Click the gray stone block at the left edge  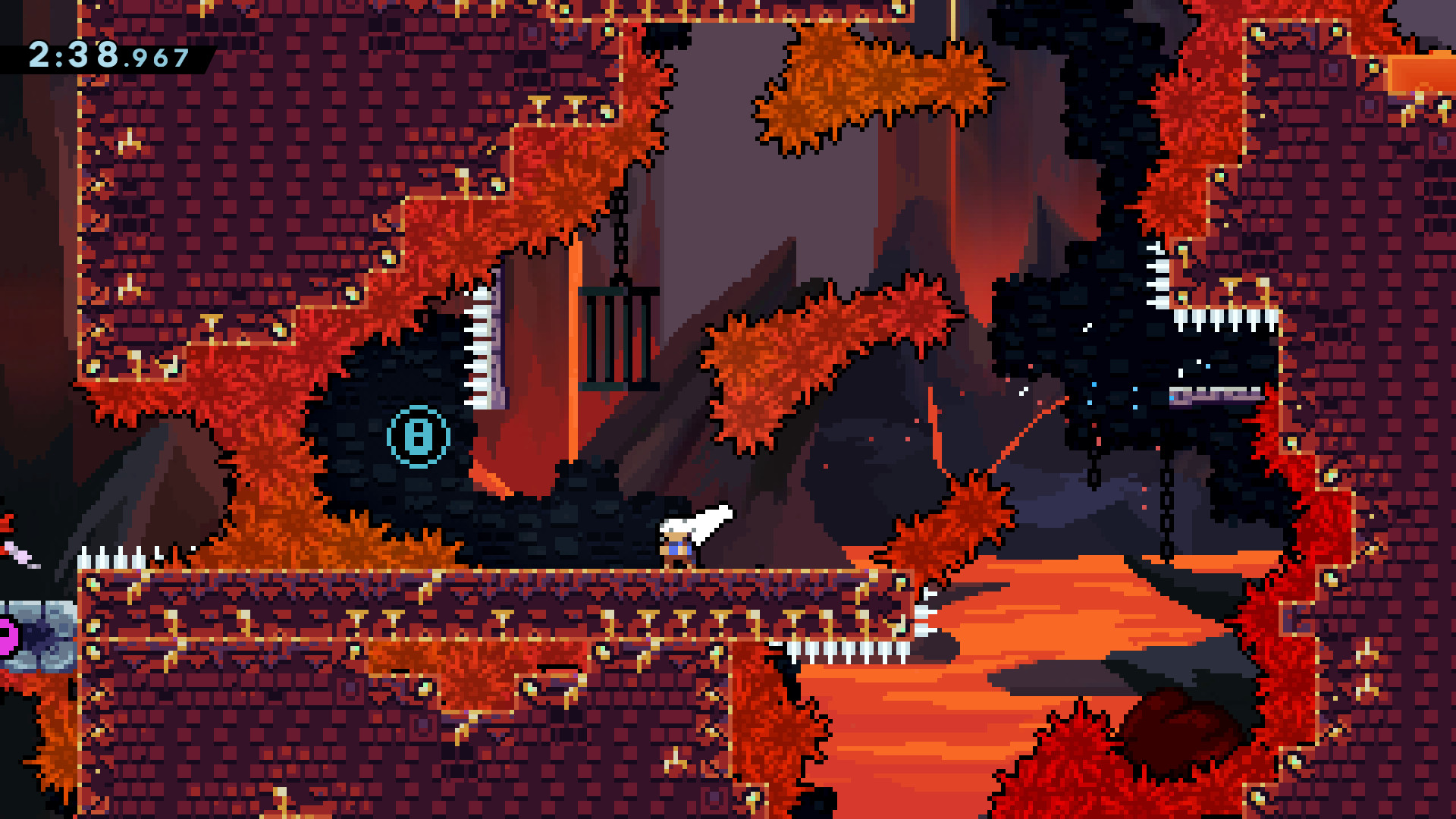[x=42, y=637]
